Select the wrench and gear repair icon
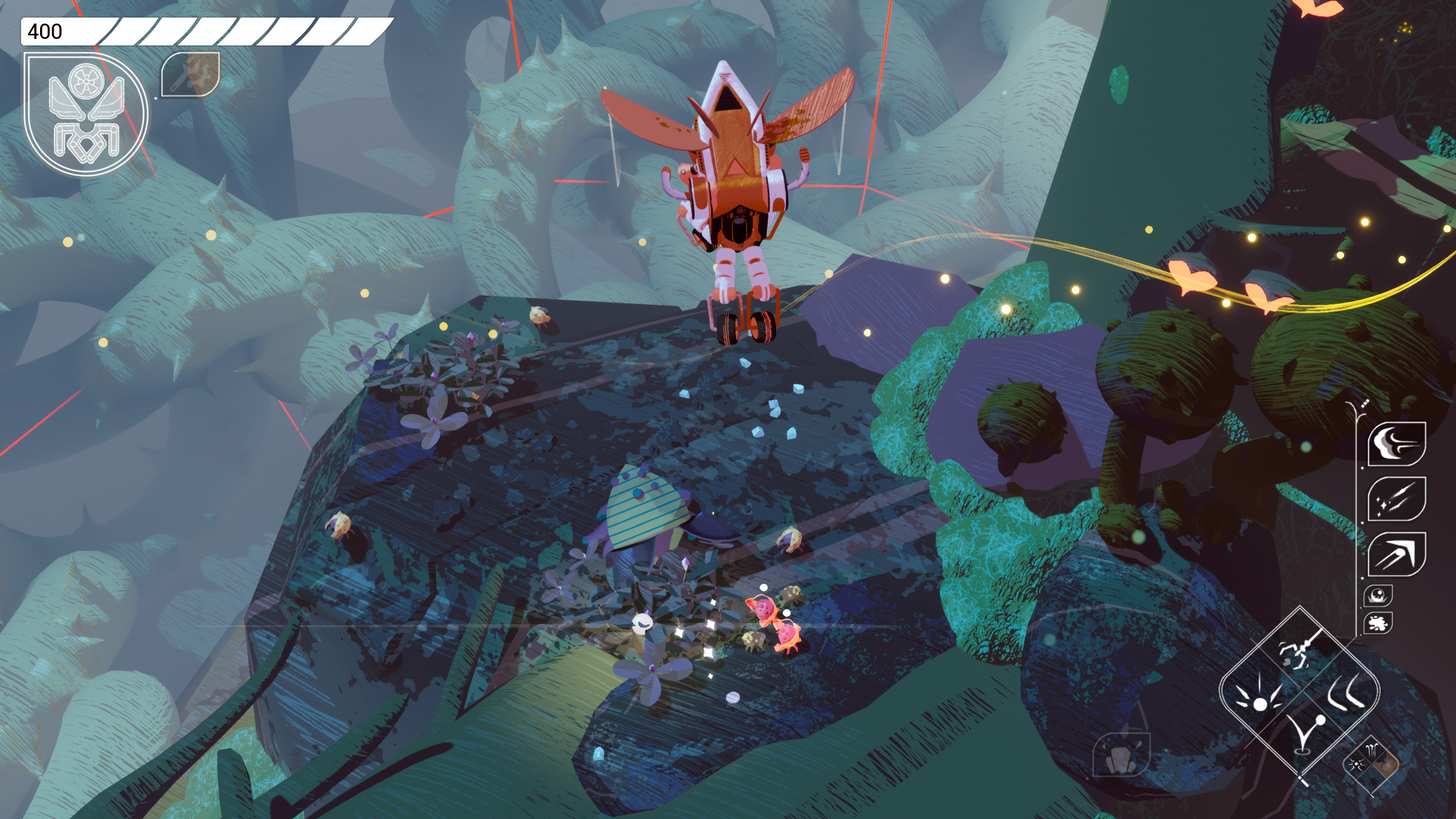 [190, 74]
